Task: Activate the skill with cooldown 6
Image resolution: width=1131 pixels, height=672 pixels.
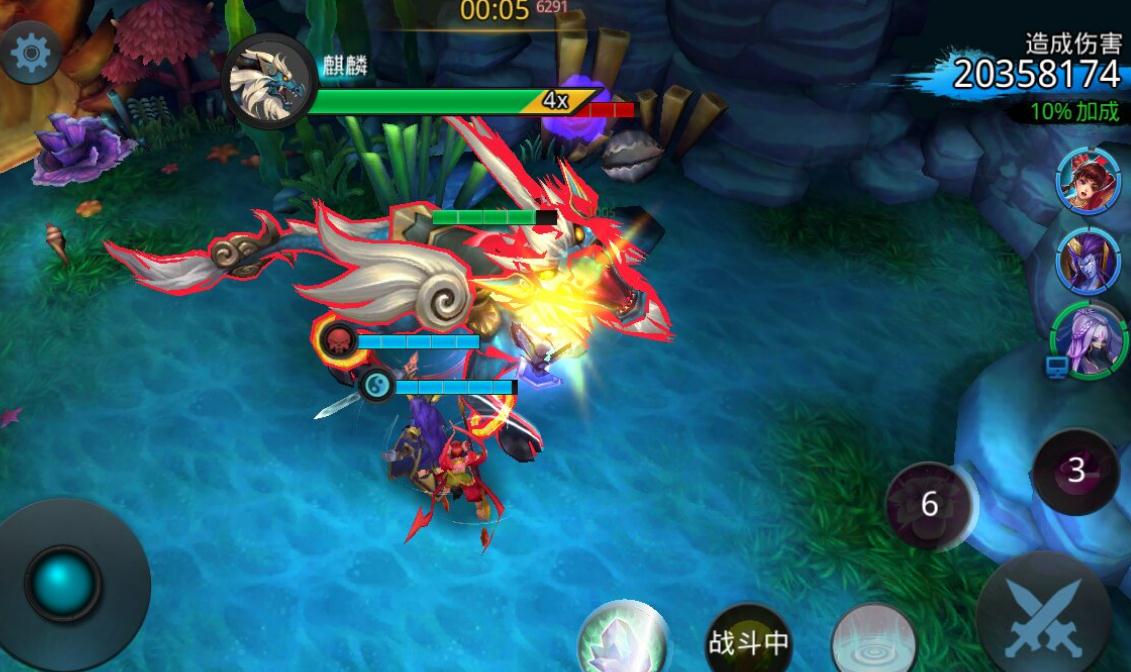Action: tap(930, 505)
